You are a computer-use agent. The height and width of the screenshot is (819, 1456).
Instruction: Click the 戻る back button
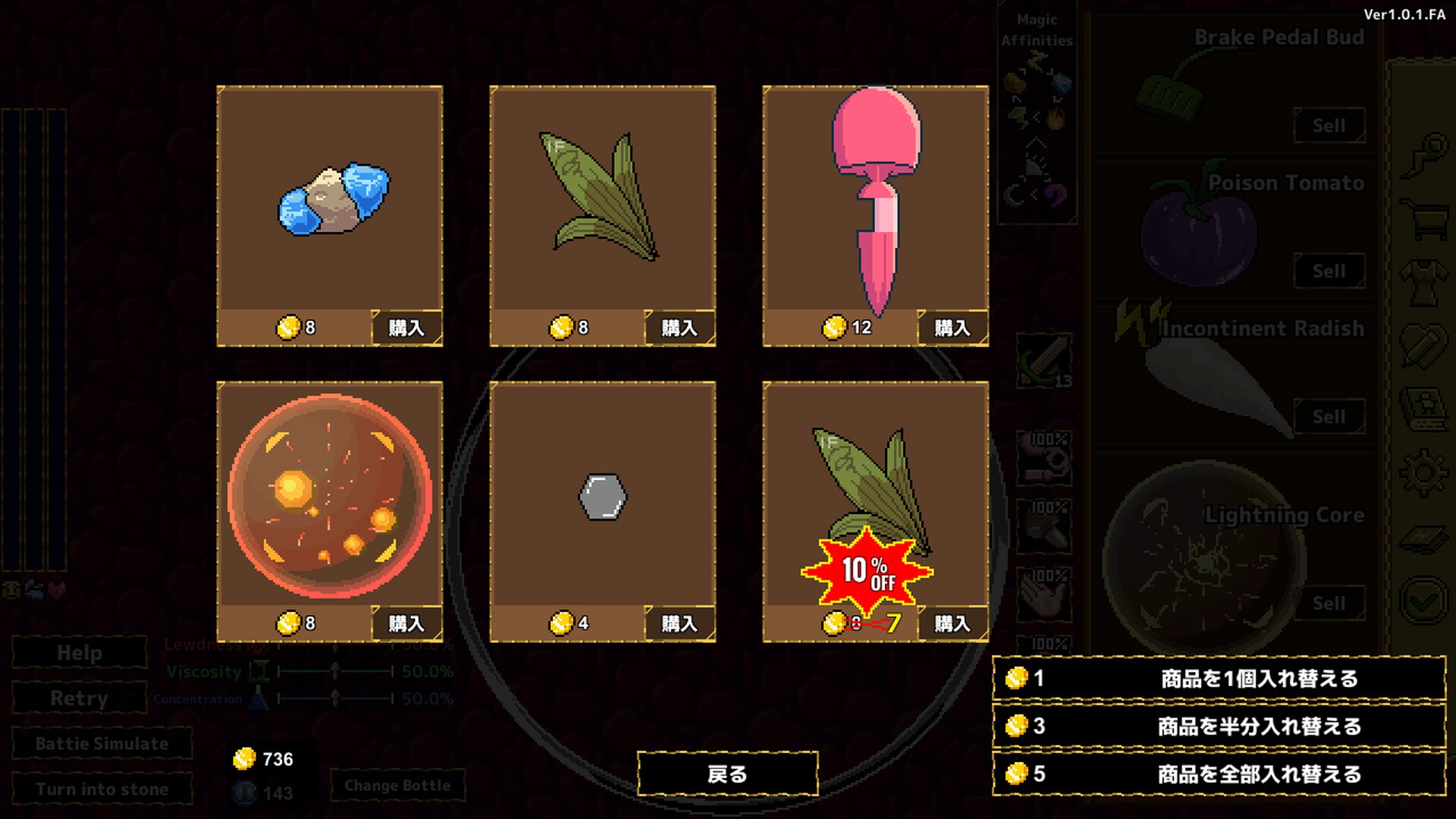click(x=727, y=773)
